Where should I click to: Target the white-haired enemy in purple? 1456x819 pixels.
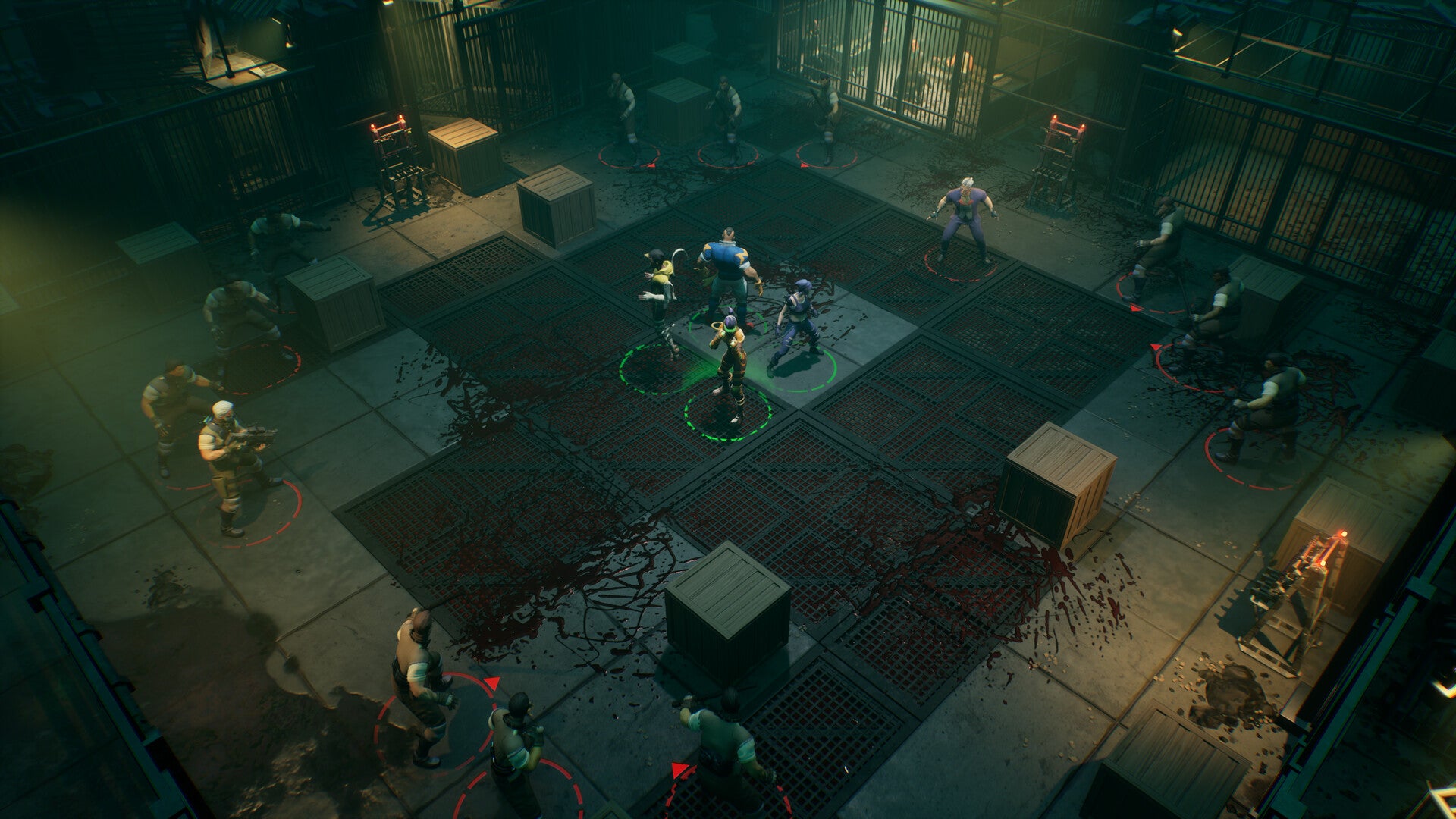[x=962, y=220]
